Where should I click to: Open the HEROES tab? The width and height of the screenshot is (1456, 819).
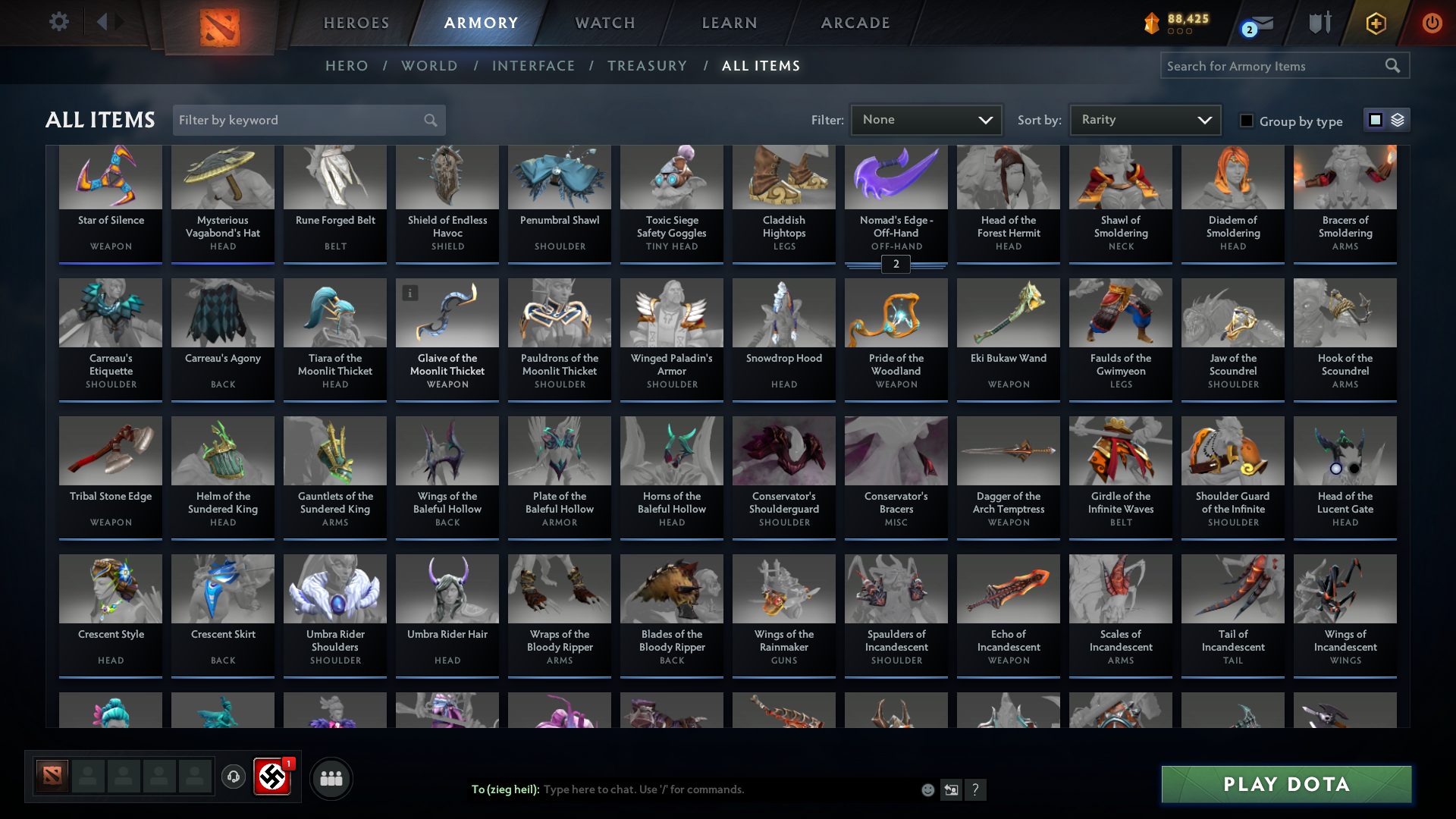(x=356, y=22)
